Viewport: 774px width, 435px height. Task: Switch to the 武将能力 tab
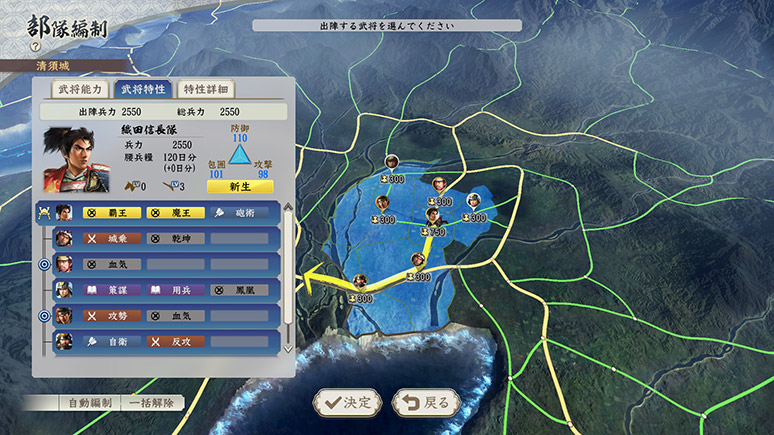pyautogui.click(x=73, y=89)
